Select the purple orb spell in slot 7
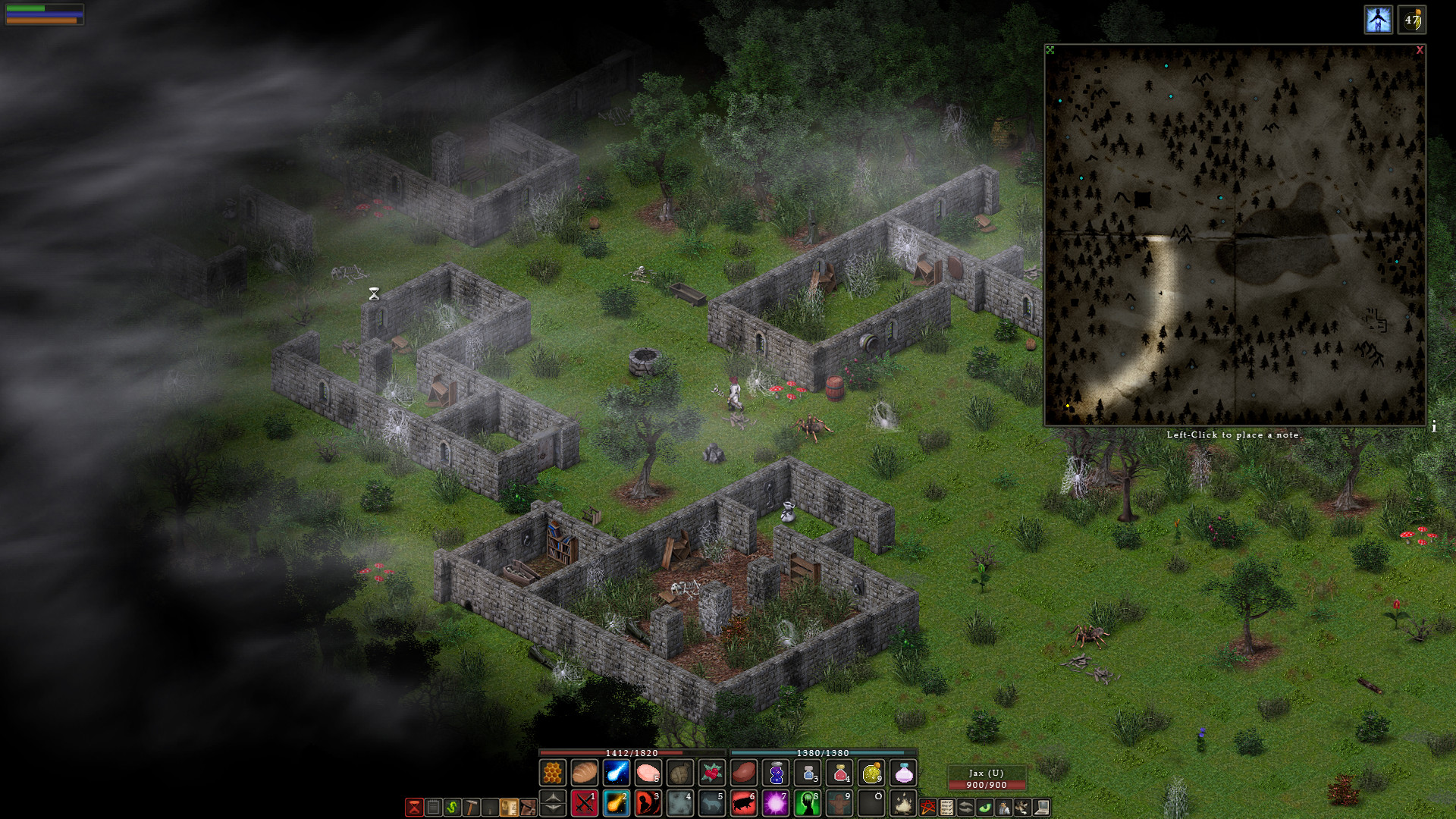This screenshot has height=819, width=1456. point(775,803)
